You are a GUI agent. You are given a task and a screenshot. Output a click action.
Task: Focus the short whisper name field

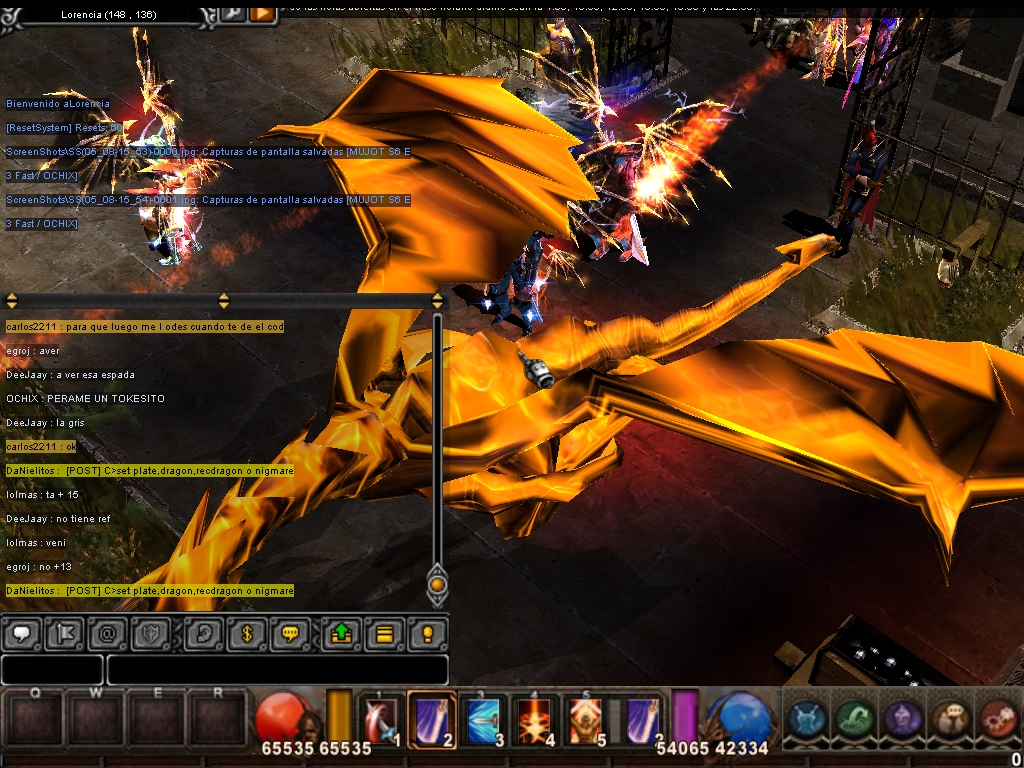pos(52,670)
